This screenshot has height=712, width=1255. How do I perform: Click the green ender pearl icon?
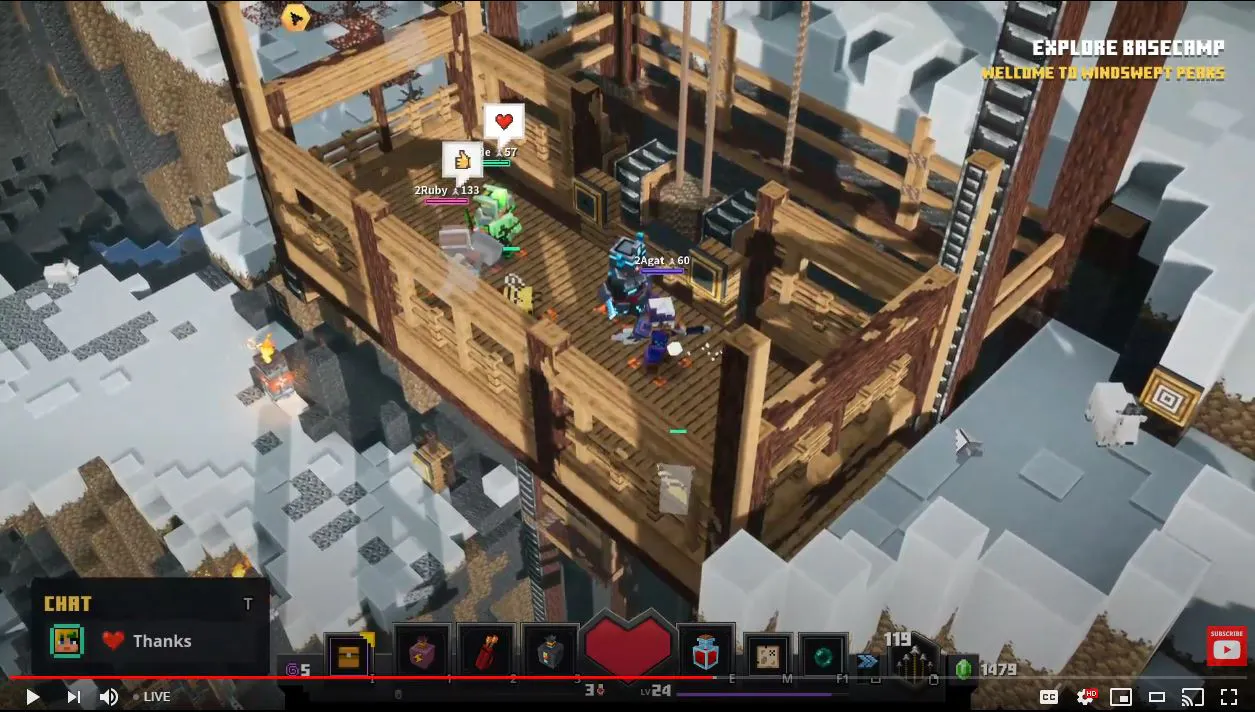click(822, 655)
